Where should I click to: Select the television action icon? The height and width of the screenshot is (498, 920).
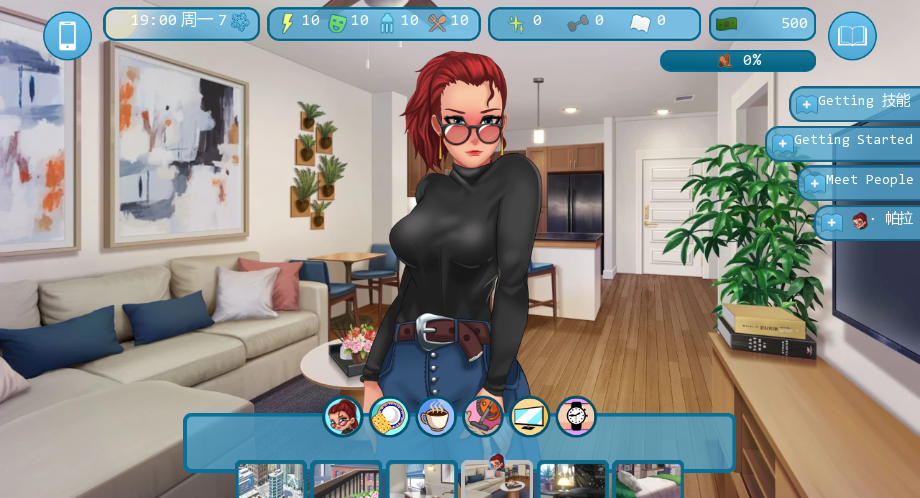[530, 417]
